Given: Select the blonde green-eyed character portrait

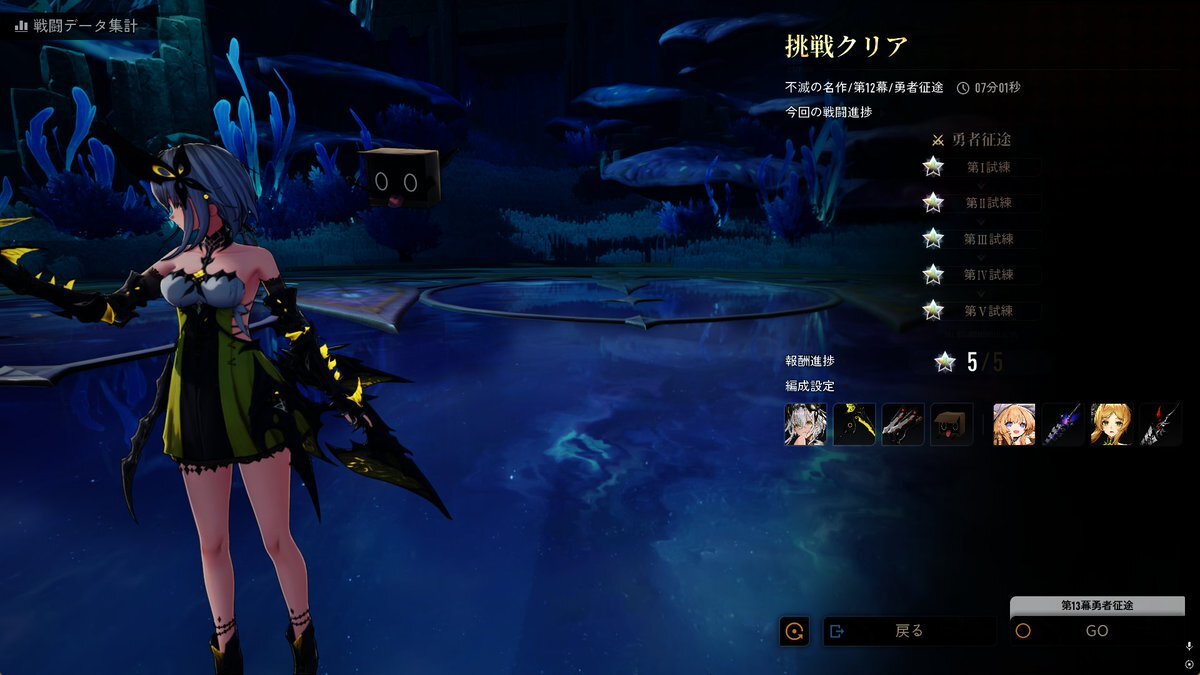Looking at the screenshot, I should pyautogui.click(x=1111, y=424).
